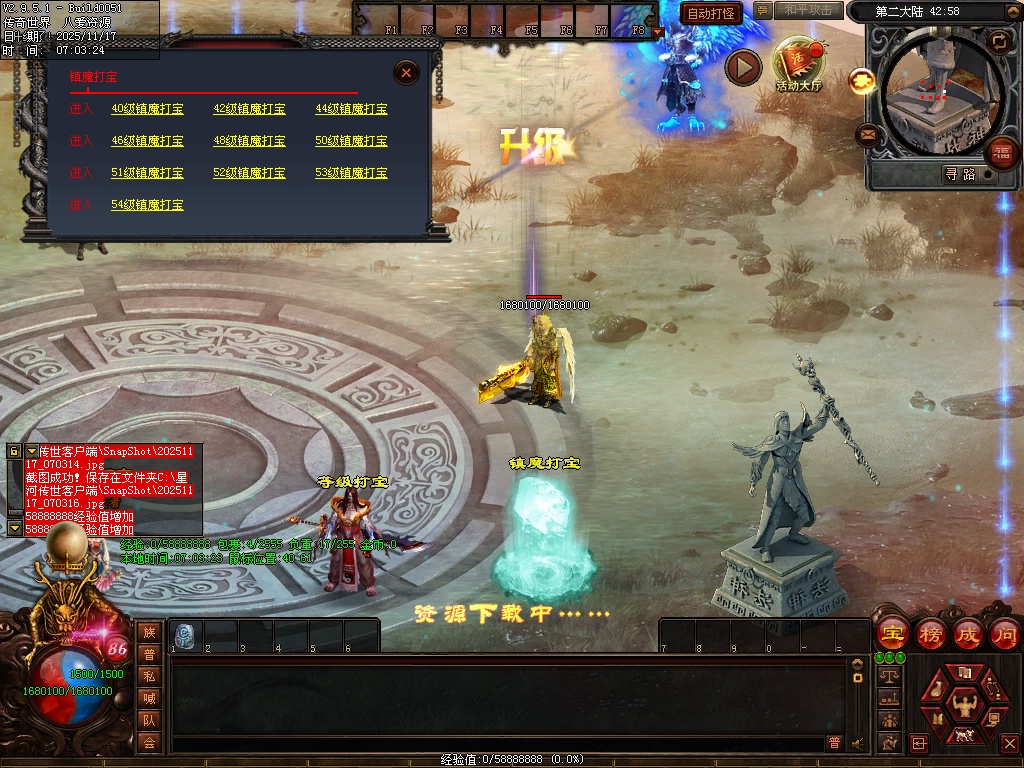Viewport: 1024px width, 768px height.
Task: Activate the 寻路 pathfinding button
Action: tap(960, 174)
